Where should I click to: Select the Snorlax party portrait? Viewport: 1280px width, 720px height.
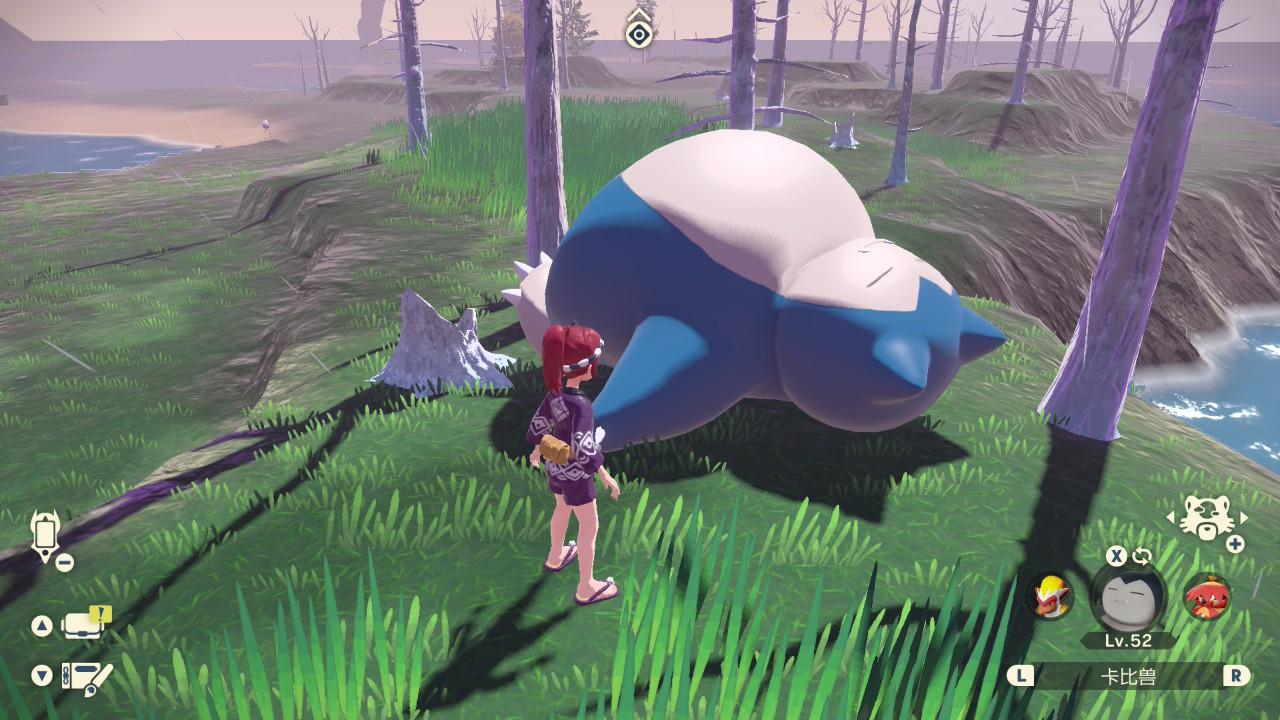pyautogui.click(x=1128, y=597)
